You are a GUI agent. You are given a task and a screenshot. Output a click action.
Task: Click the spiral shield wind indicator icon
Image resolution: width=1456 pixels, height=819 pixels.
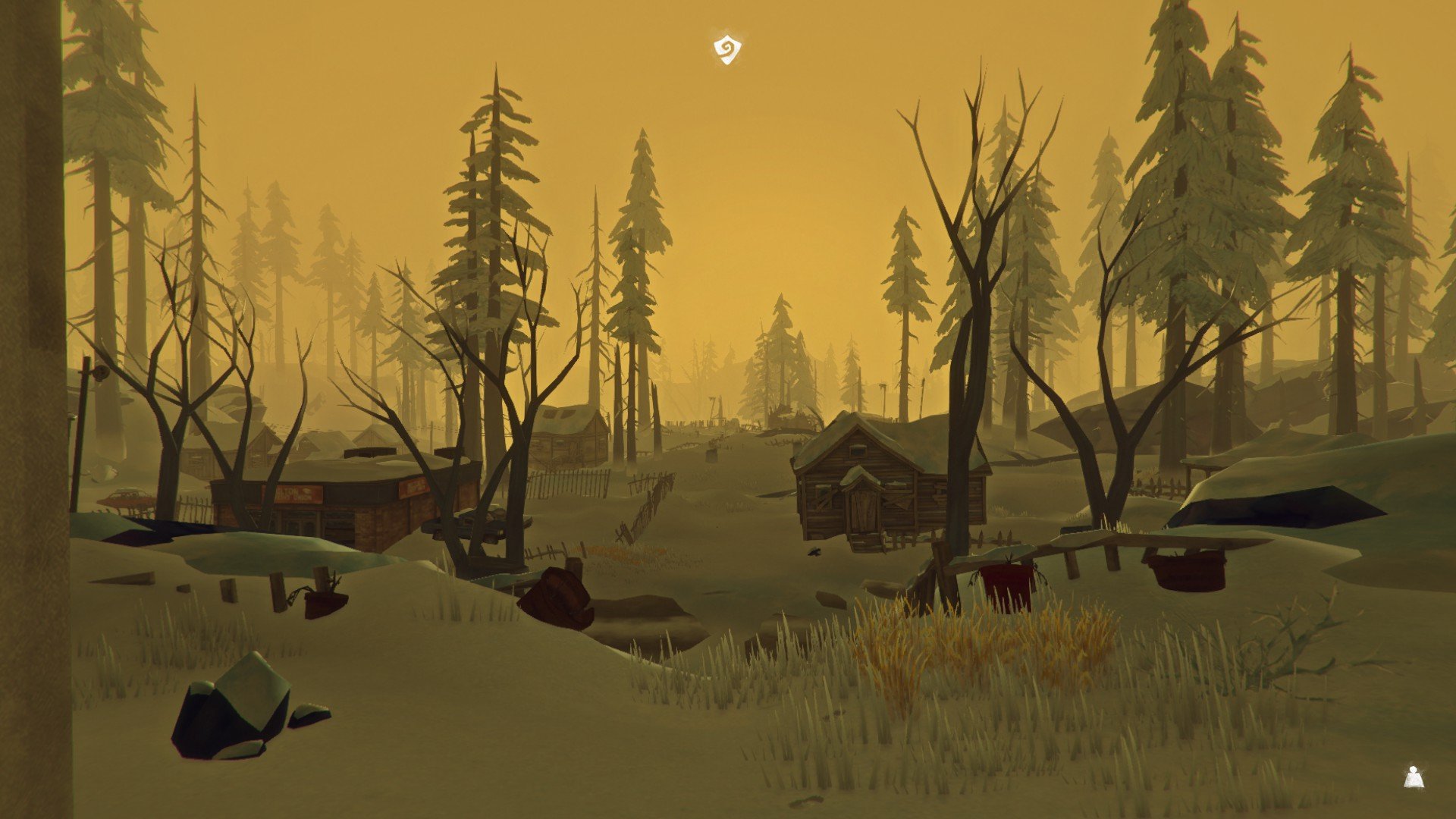coord(727,50)
